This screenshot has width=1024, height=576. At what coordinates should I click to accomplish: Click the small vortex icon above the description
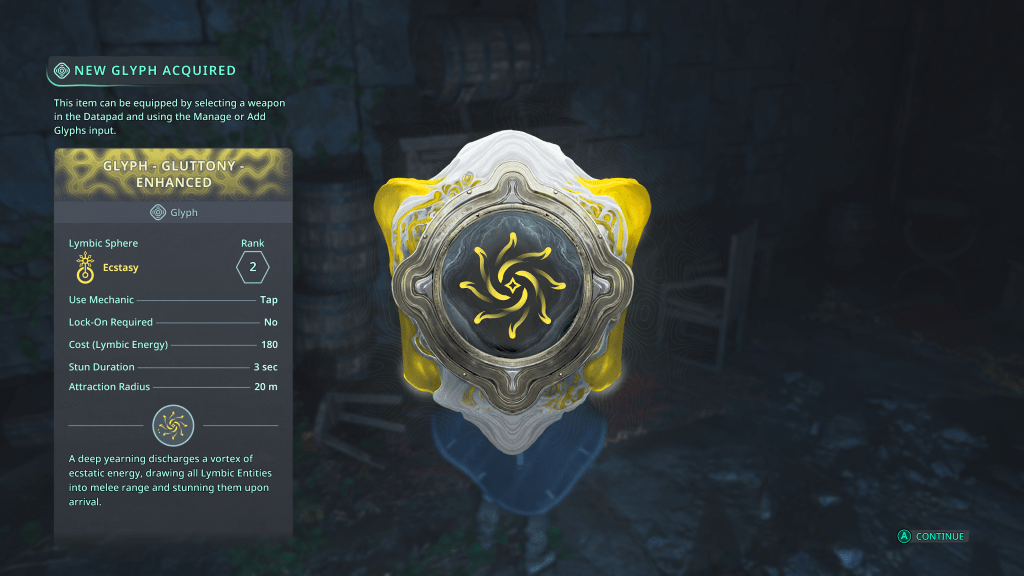coord(173,425)
